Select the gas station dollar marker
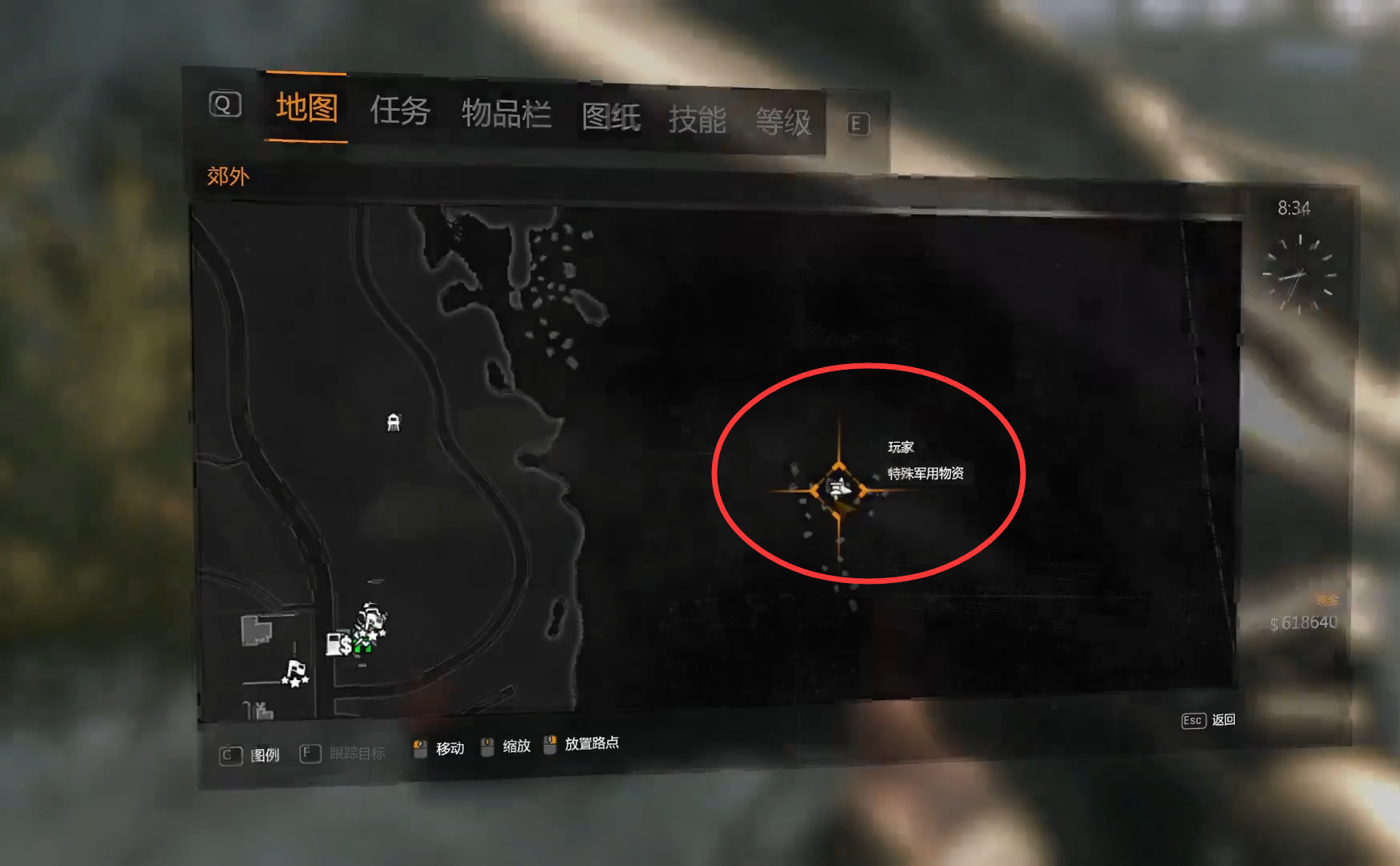The height and width of the screenshot is (866, 1400). pos(338,643)
